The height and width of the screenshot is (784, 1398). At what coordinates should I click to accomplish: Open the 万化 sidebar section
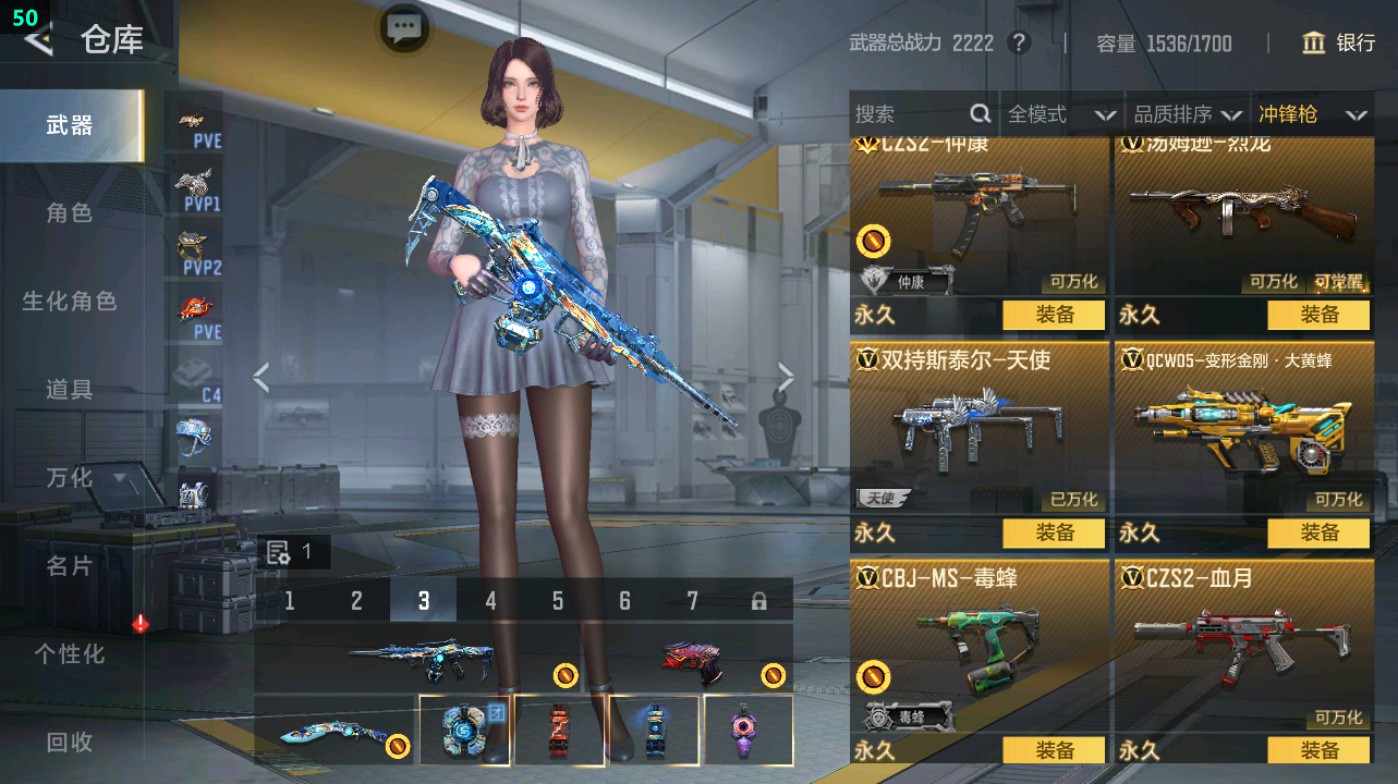[68, 479]
